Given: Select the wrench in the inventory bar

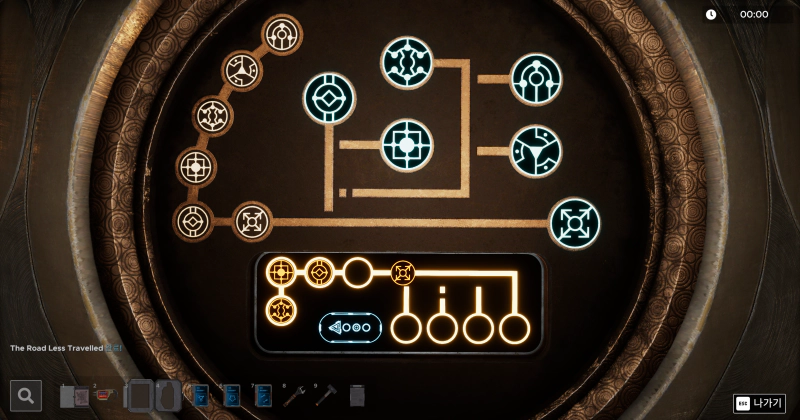Looking at the screenshot, I should pos(293,395).
